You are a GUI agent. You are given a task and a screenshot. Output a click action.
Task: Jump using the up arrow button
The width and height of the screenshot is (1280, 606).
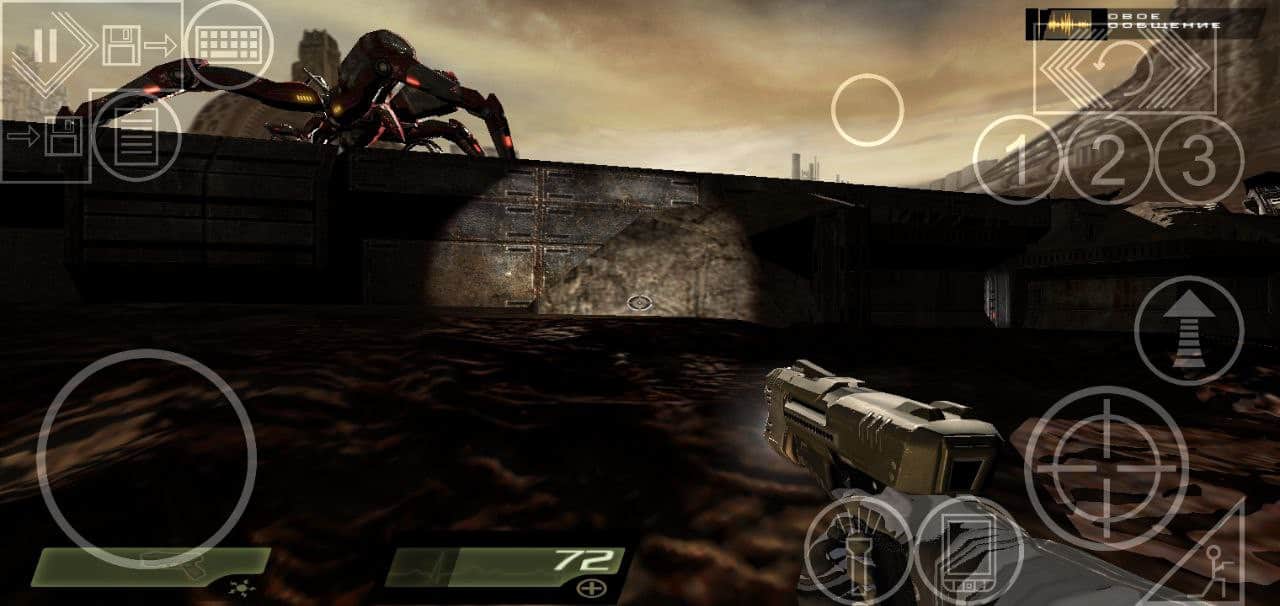(x=1189, y=330)
